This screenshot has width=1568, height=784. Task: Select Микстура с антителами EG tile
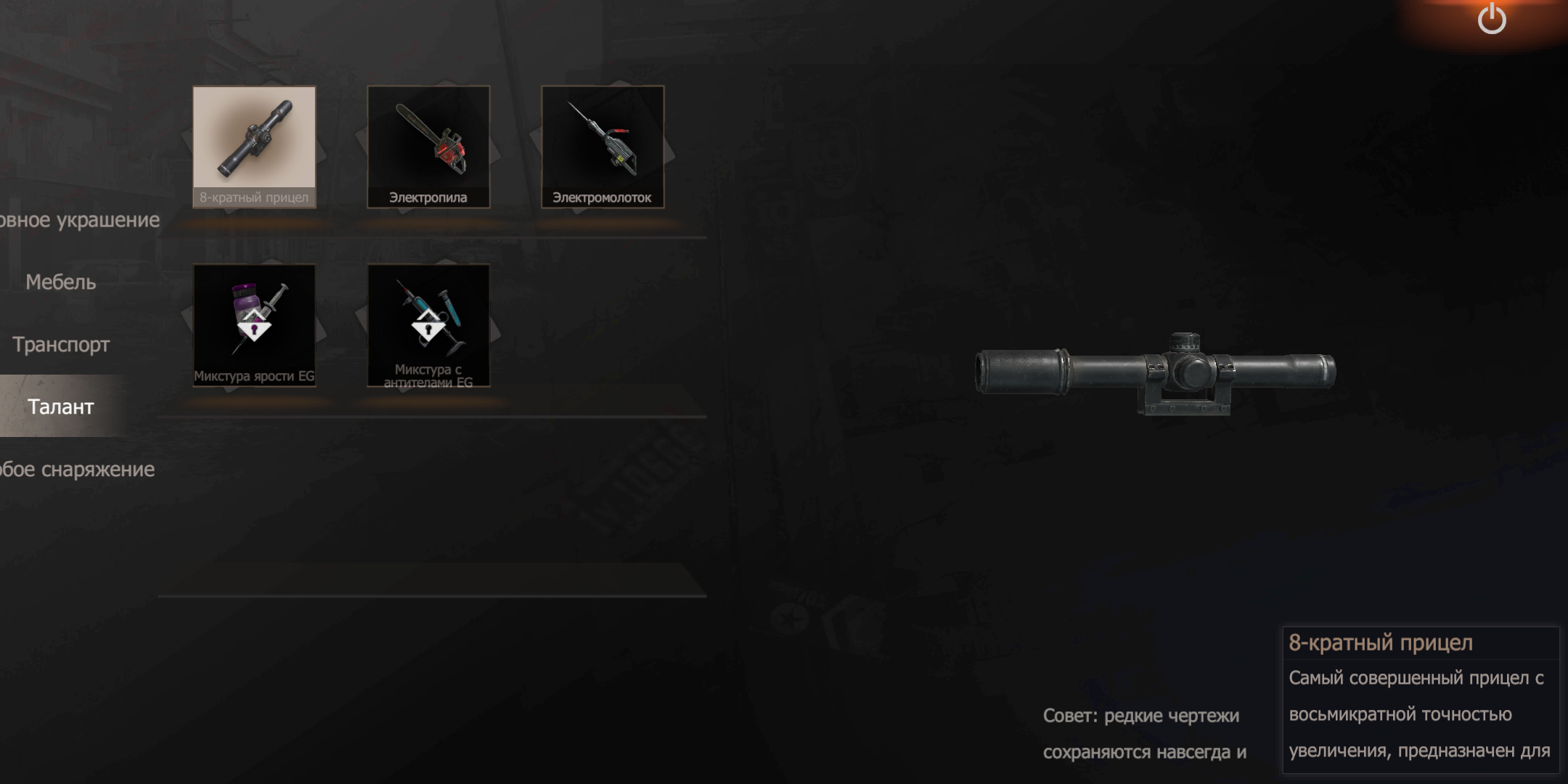428,325
